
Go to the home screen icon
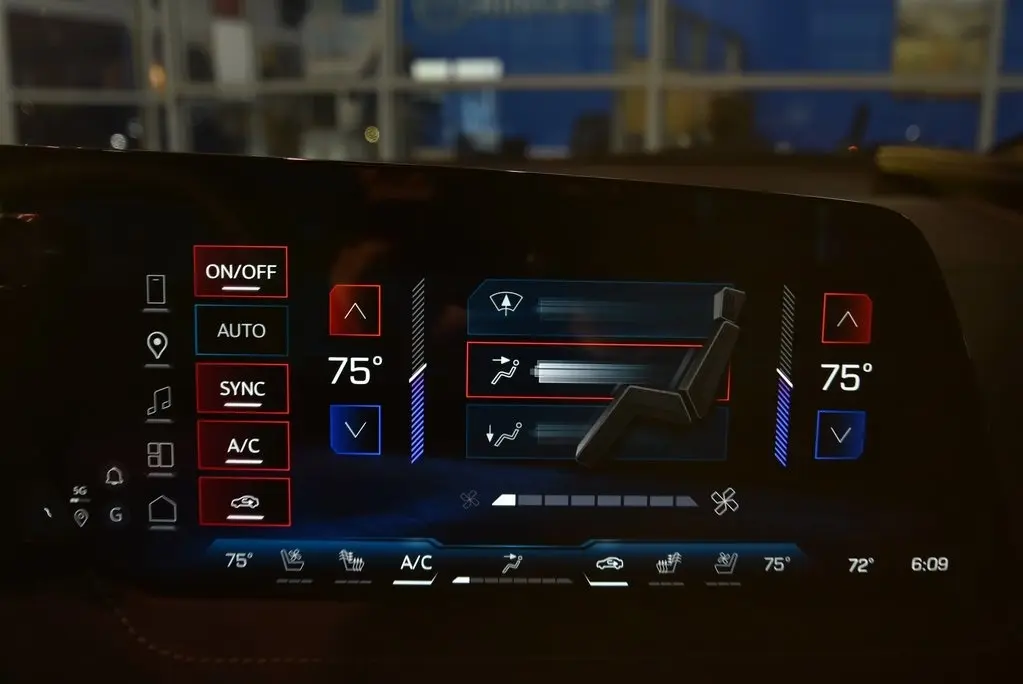tap(162, 509)
